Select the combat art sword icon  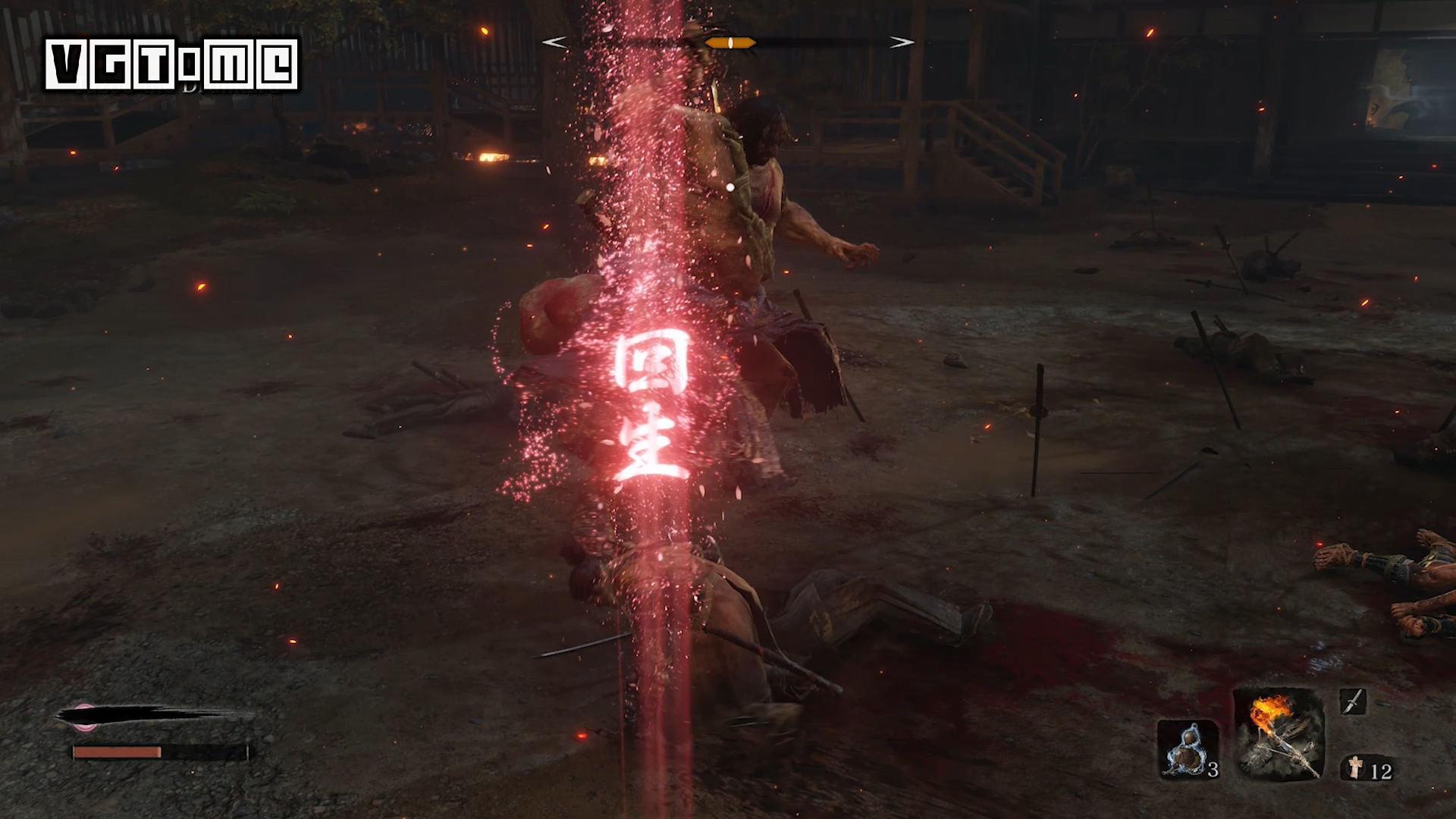[x=1352, y=701]
